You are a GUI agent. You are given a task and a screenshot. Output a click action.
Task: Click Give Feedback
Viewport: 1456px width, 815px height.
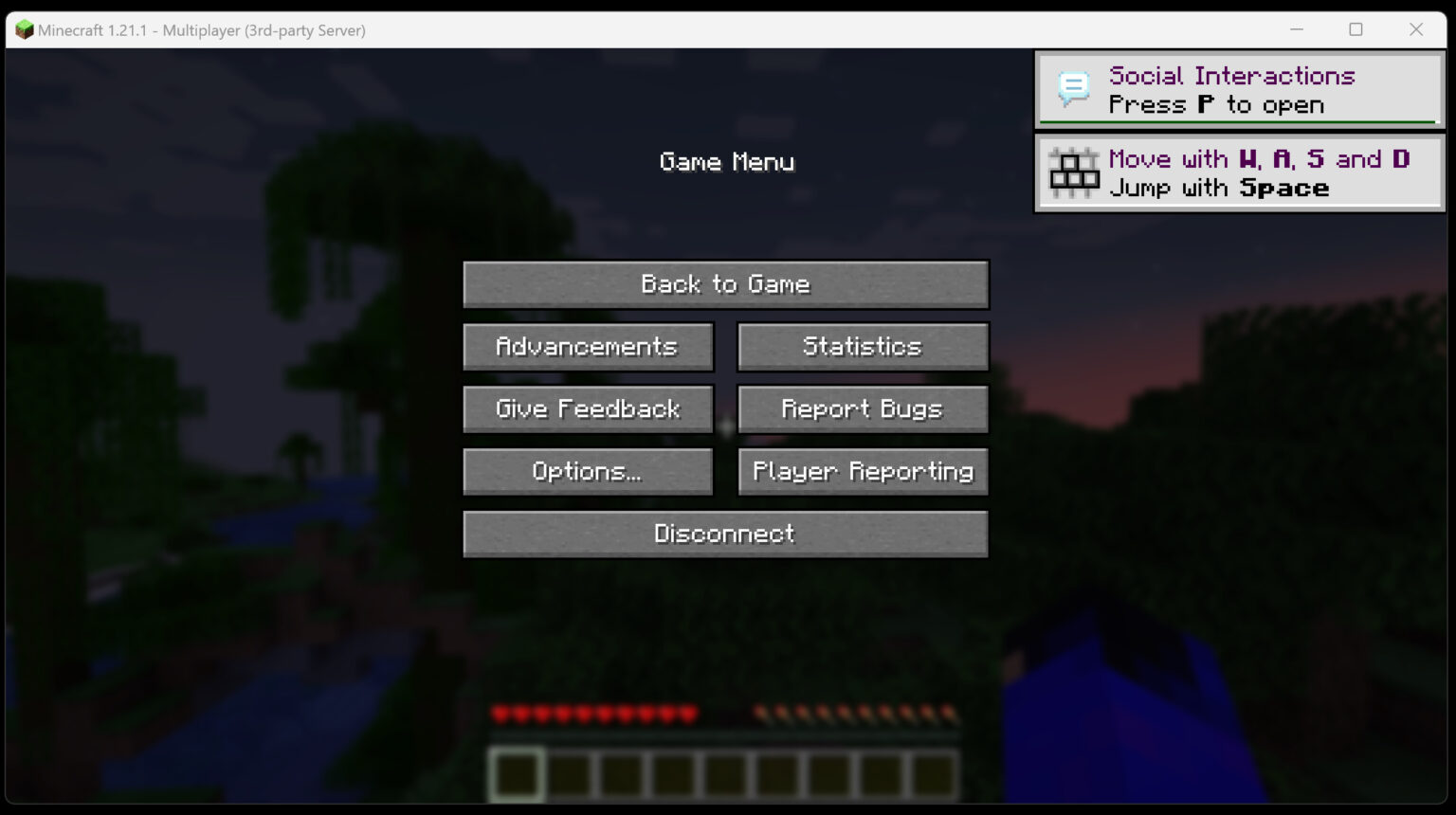point(587,408)
